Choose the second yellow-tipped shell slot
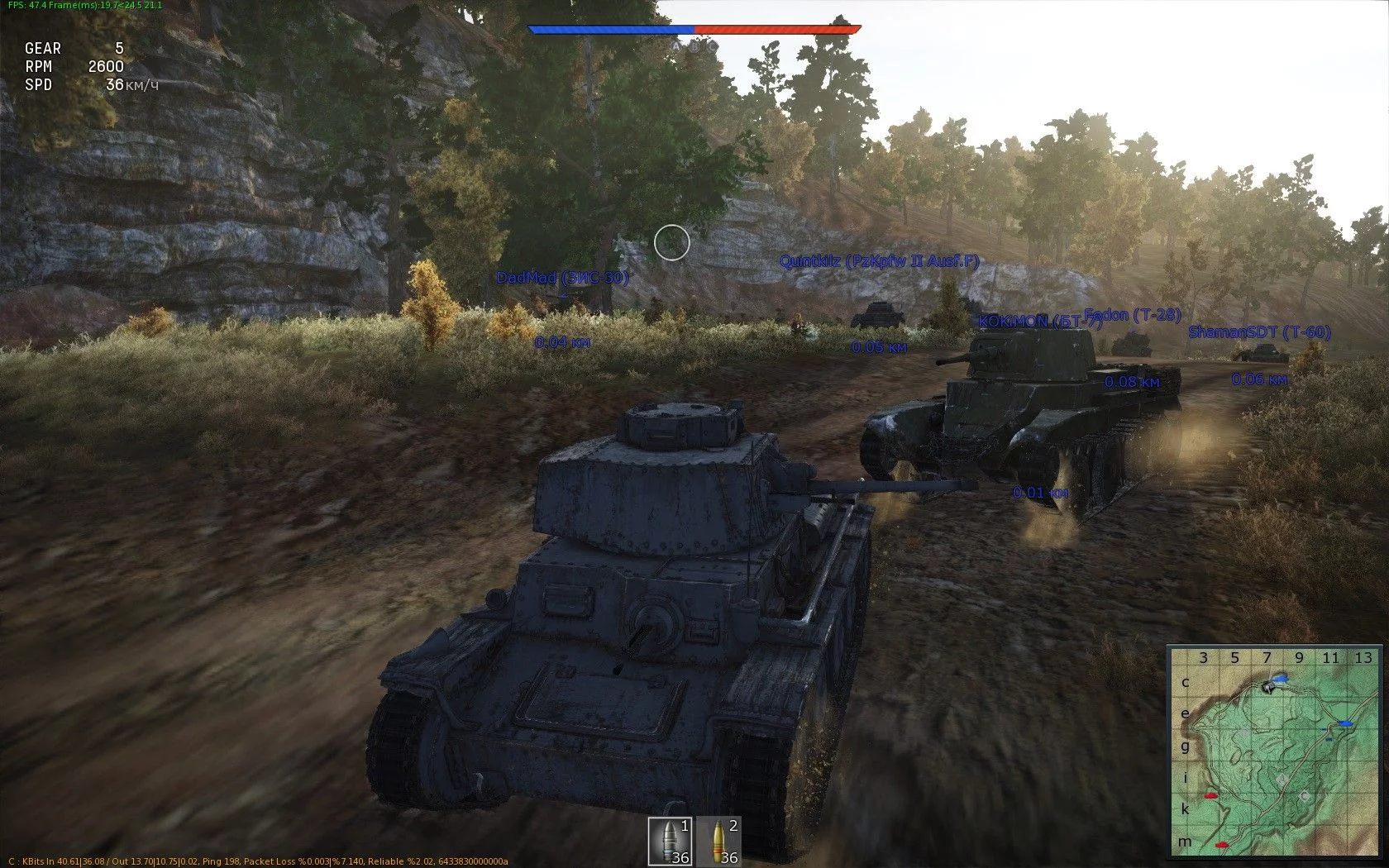 coord(718,841)
